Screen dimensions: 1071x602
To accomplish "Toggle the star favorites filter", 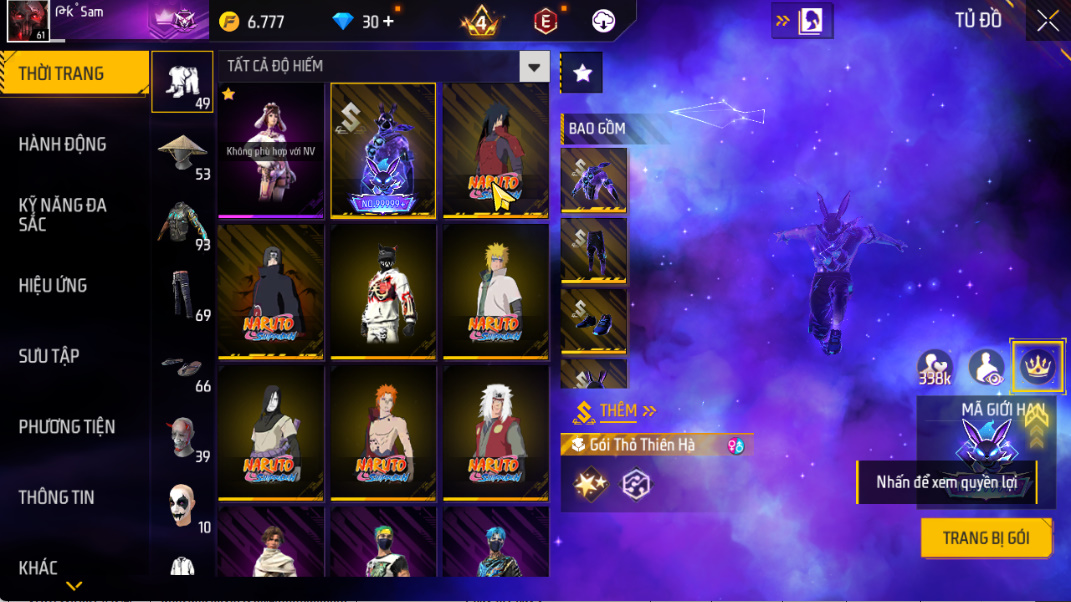I will [x=582, y=73].
